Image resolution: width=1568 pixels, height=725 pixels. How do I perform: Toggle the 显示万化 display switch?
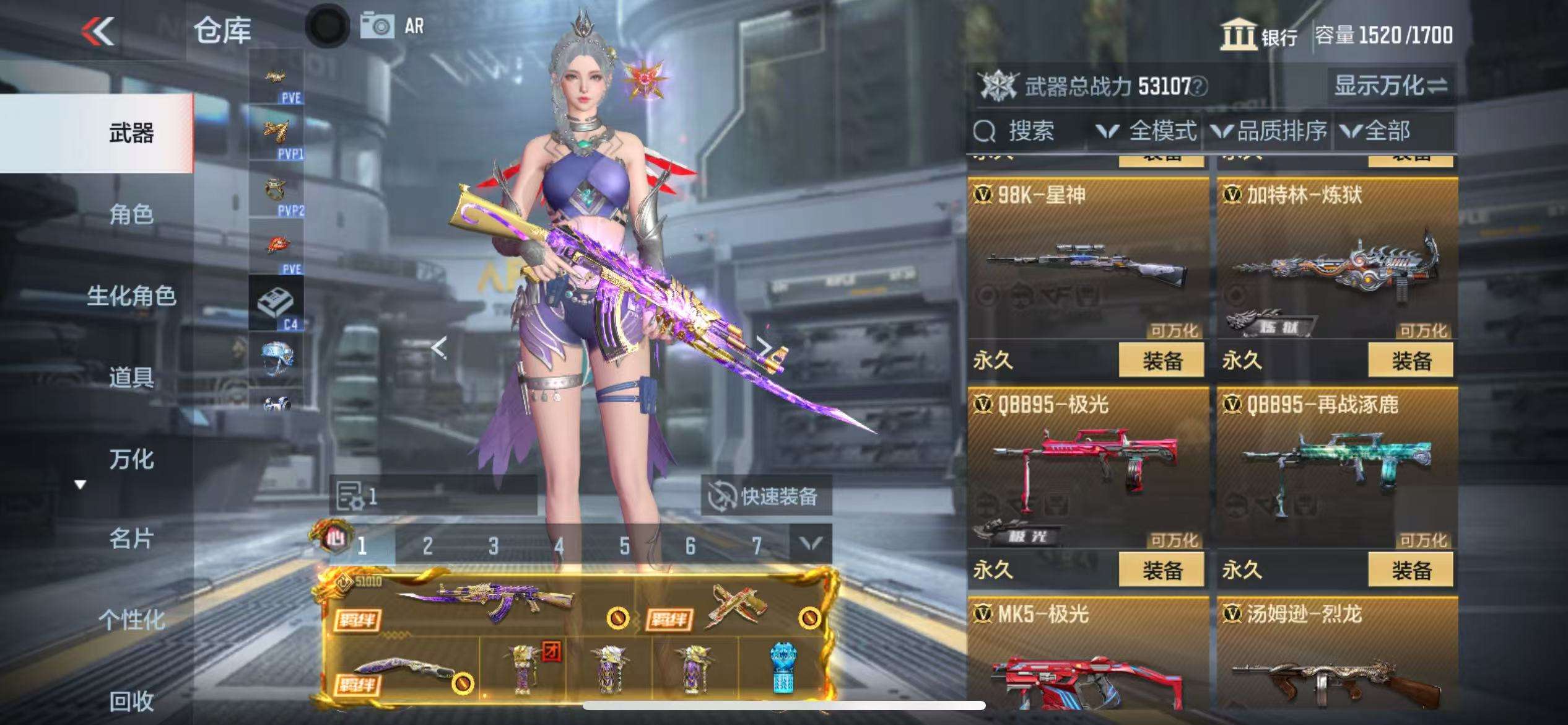[x=1390, y=86]
